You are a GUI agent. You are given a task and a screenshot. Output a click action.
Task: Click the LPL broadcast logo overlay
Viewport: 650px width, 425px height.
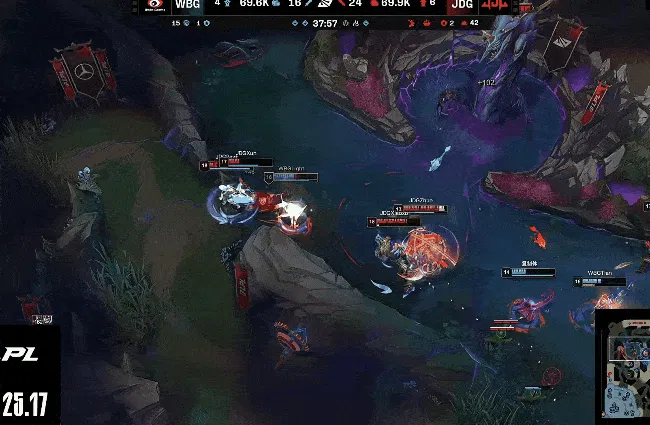pos(21,354)
